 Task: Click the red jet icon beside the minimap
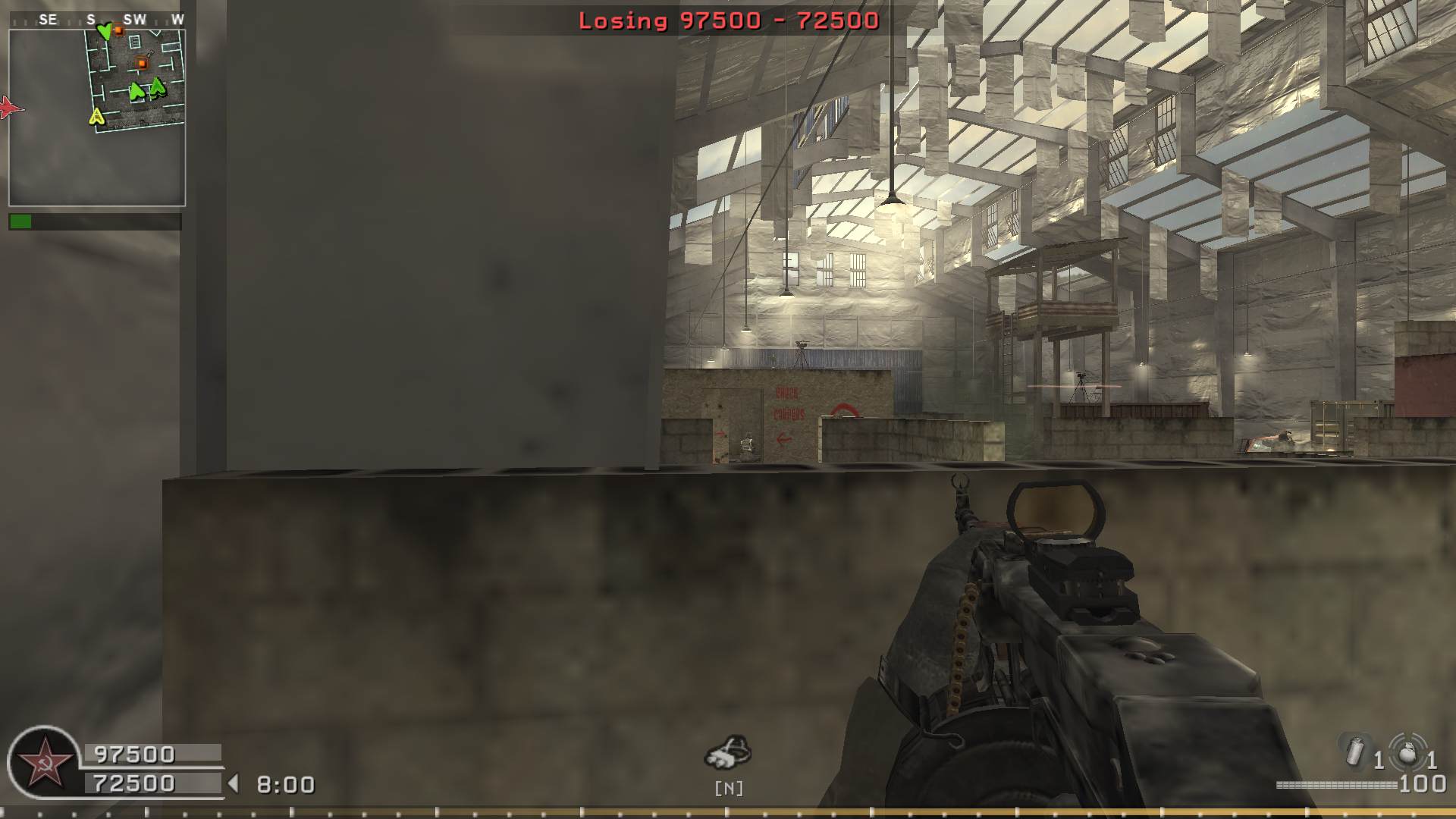(x=10, y=108)
